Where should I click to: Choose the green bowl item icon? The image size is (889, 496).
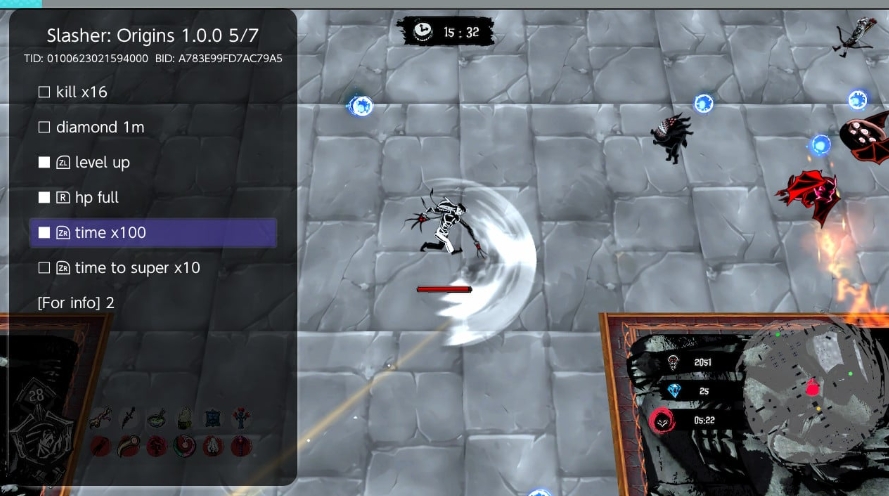(x=157, y=418)
